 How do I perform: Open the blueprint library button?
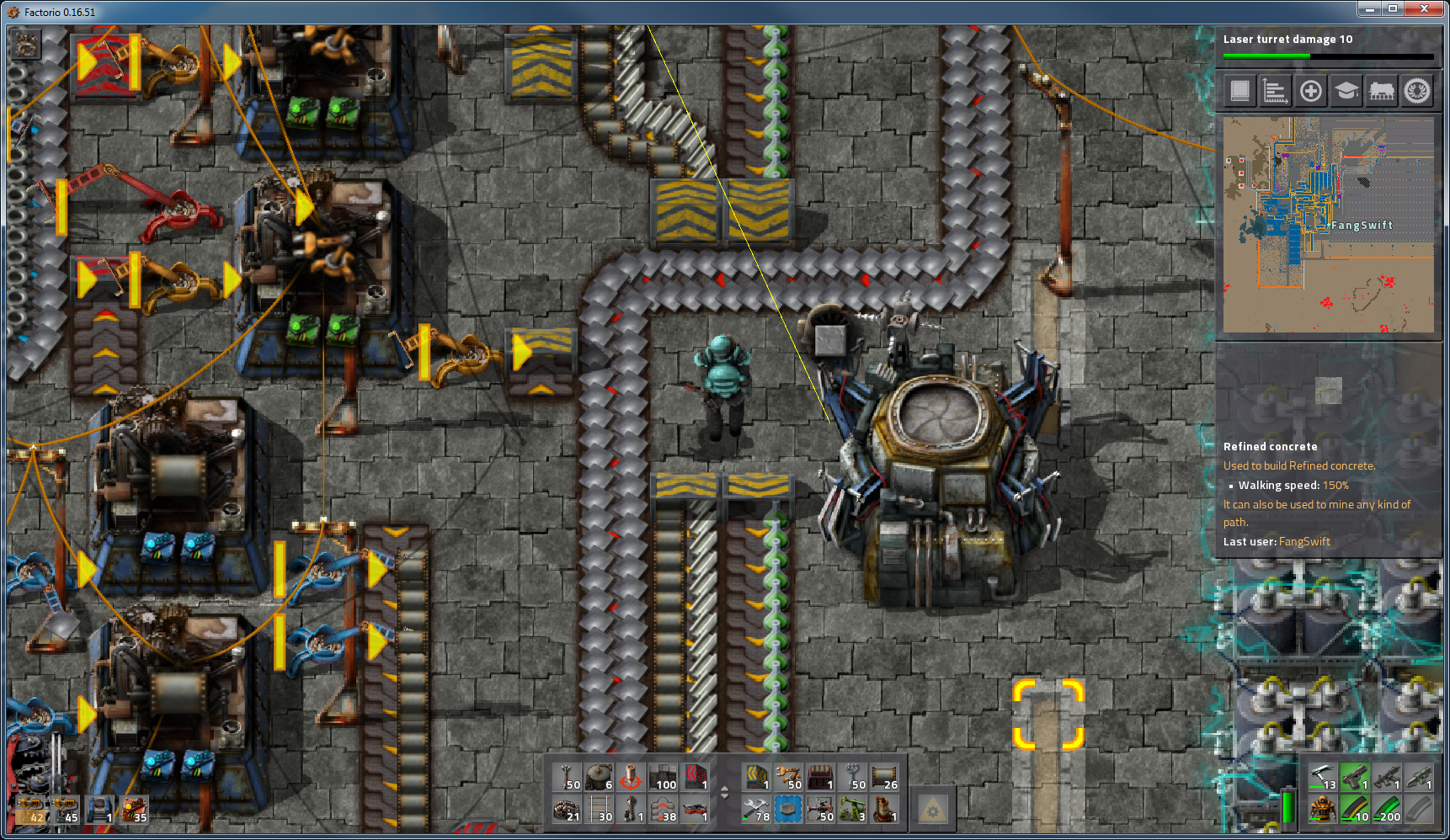point(1239,91)
